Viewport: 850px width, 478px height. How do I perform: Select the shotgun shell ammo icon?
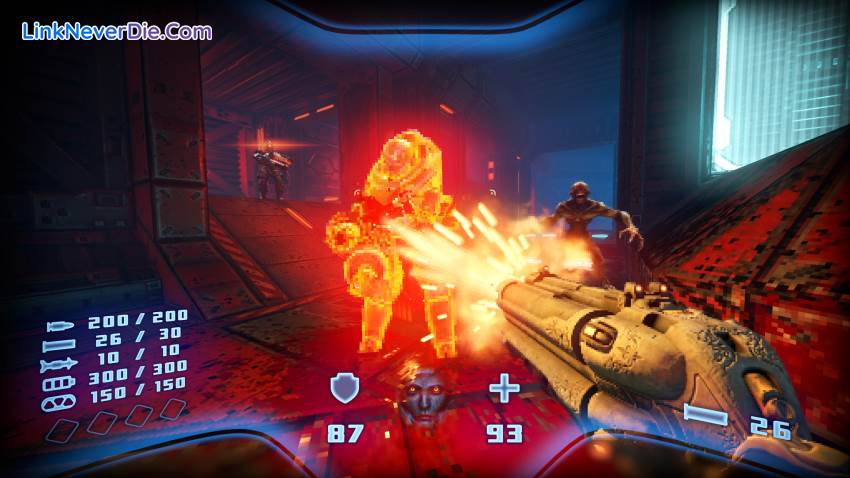(58, 346)
